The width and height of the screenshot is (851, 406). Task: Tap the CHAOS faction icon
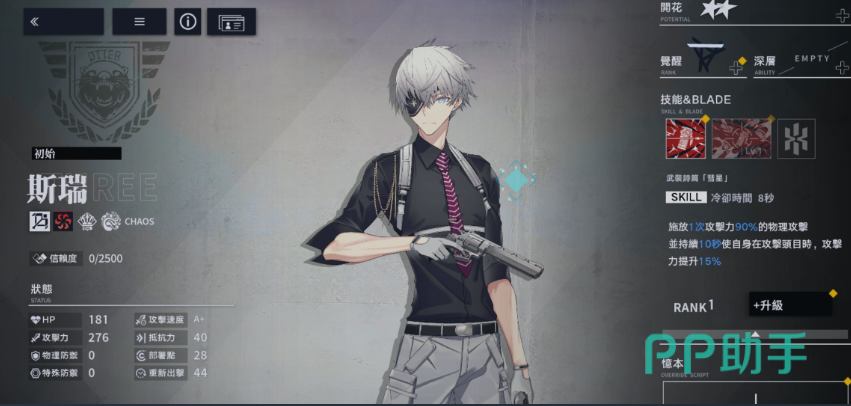[112, 221]
